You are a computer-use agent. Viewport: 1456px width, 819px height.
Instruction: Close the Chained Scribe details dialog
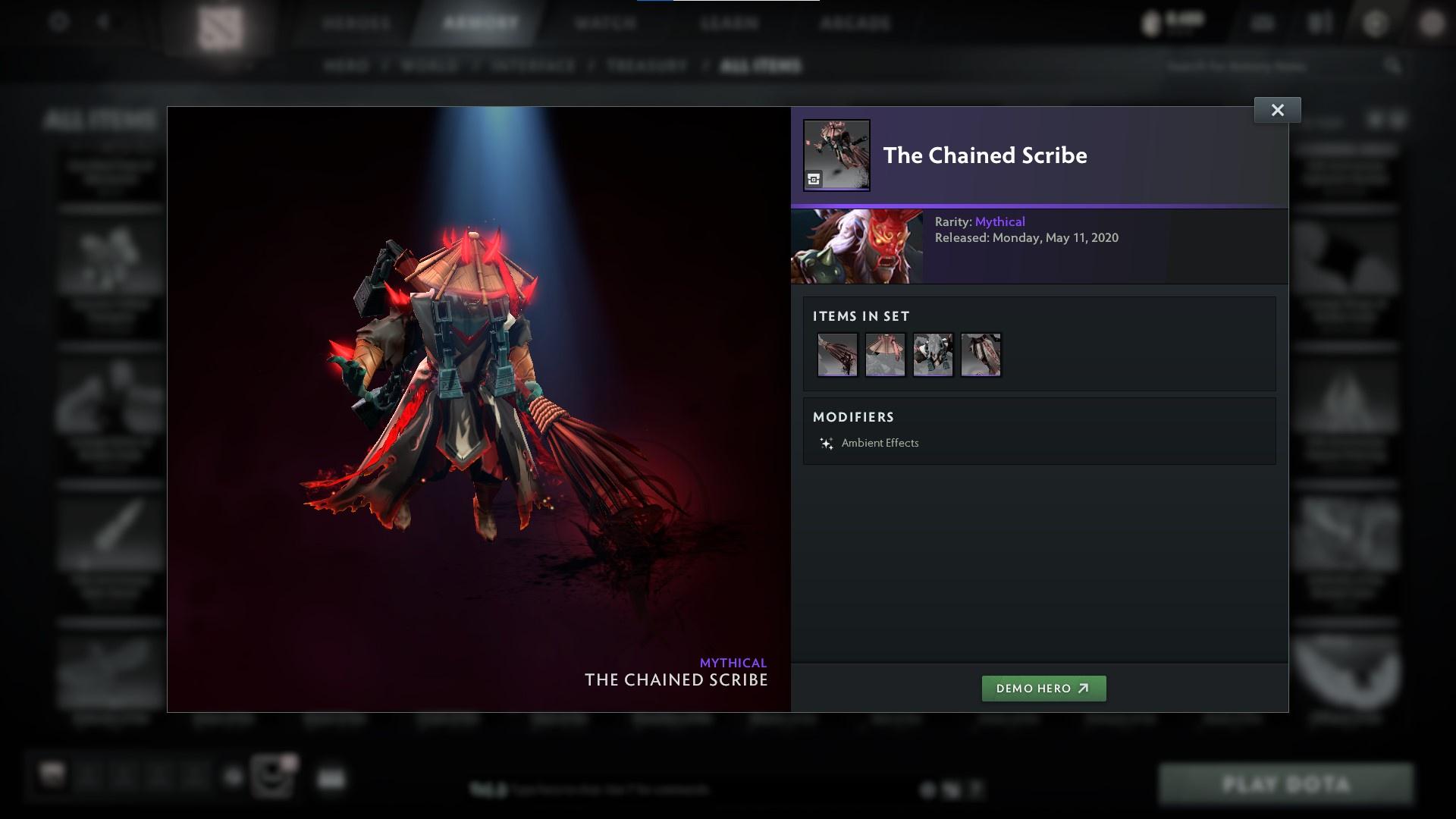point(1277,109)
